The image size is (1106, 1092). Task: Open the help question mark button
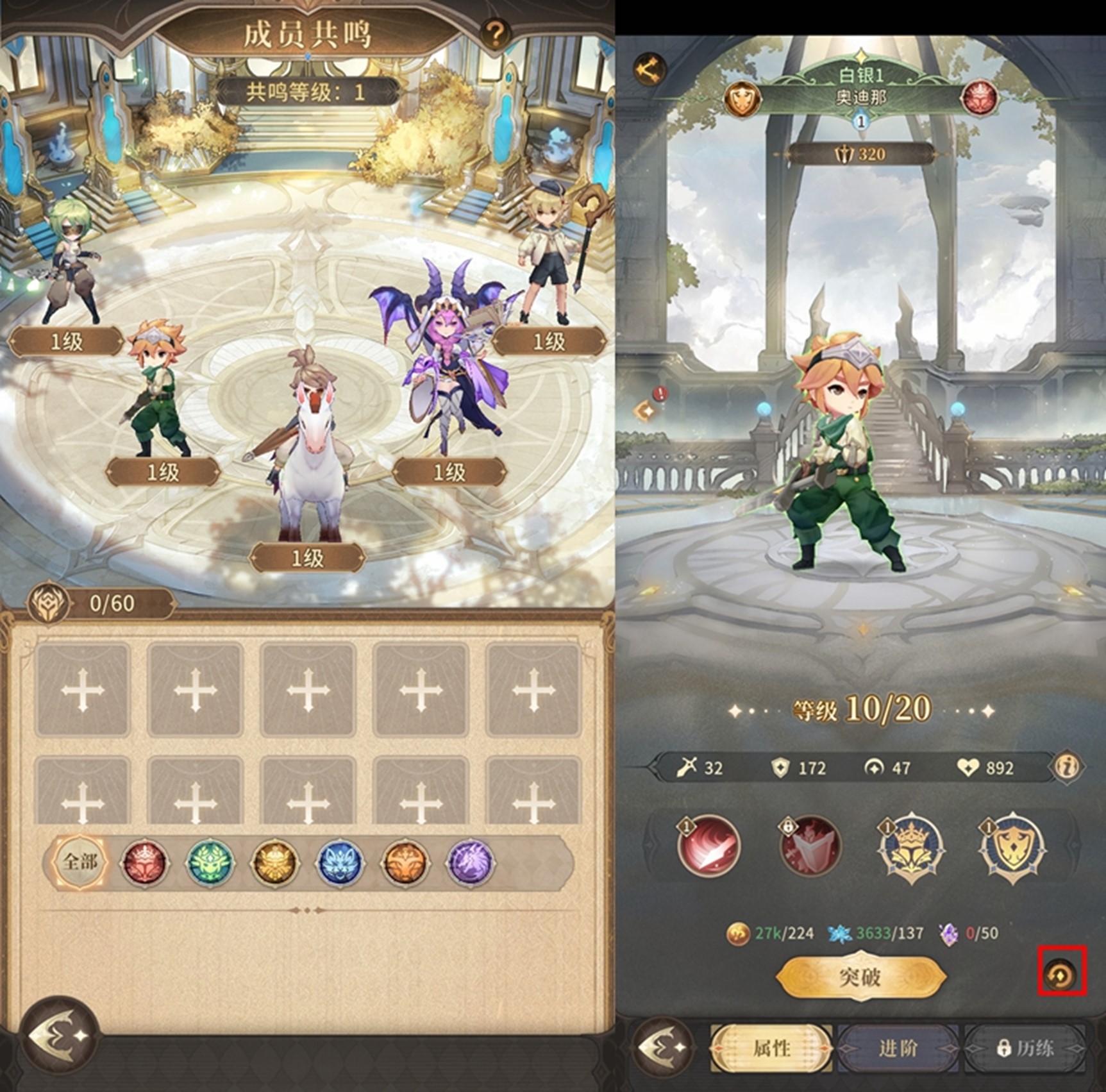coord(494,33)
